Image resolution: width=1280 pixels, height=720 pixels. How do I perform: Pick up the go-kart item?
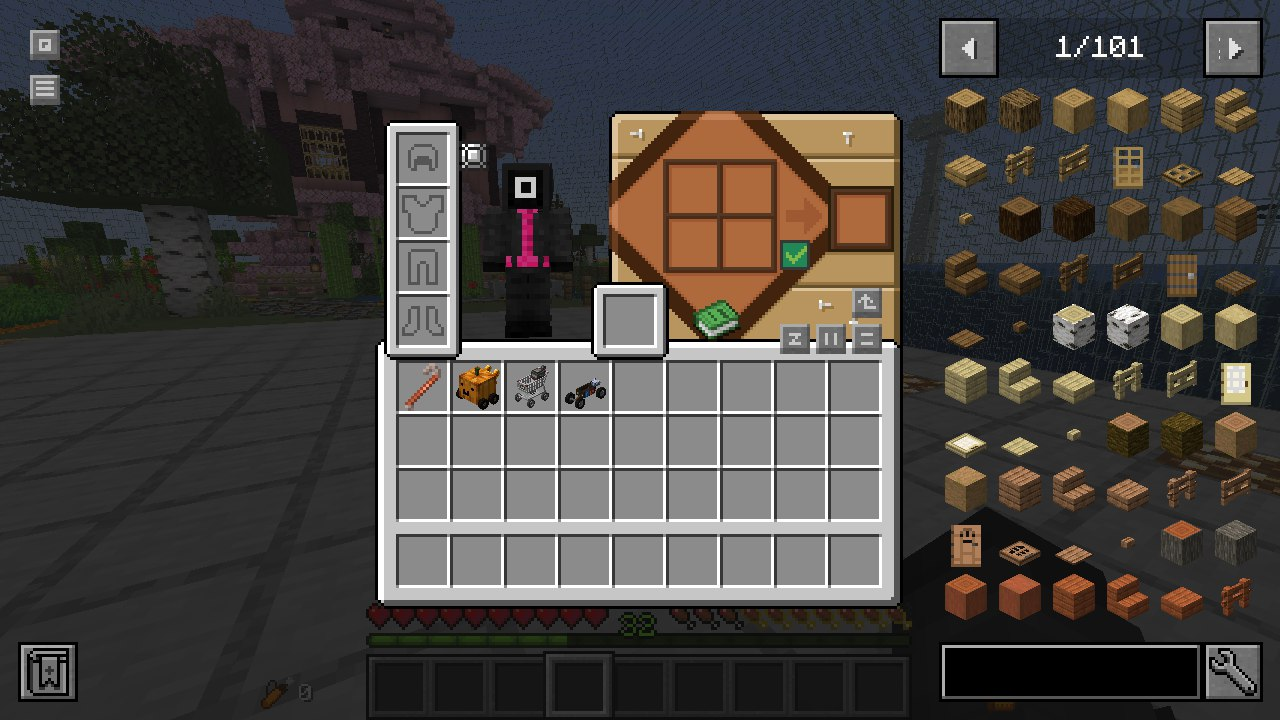(585, 387)
